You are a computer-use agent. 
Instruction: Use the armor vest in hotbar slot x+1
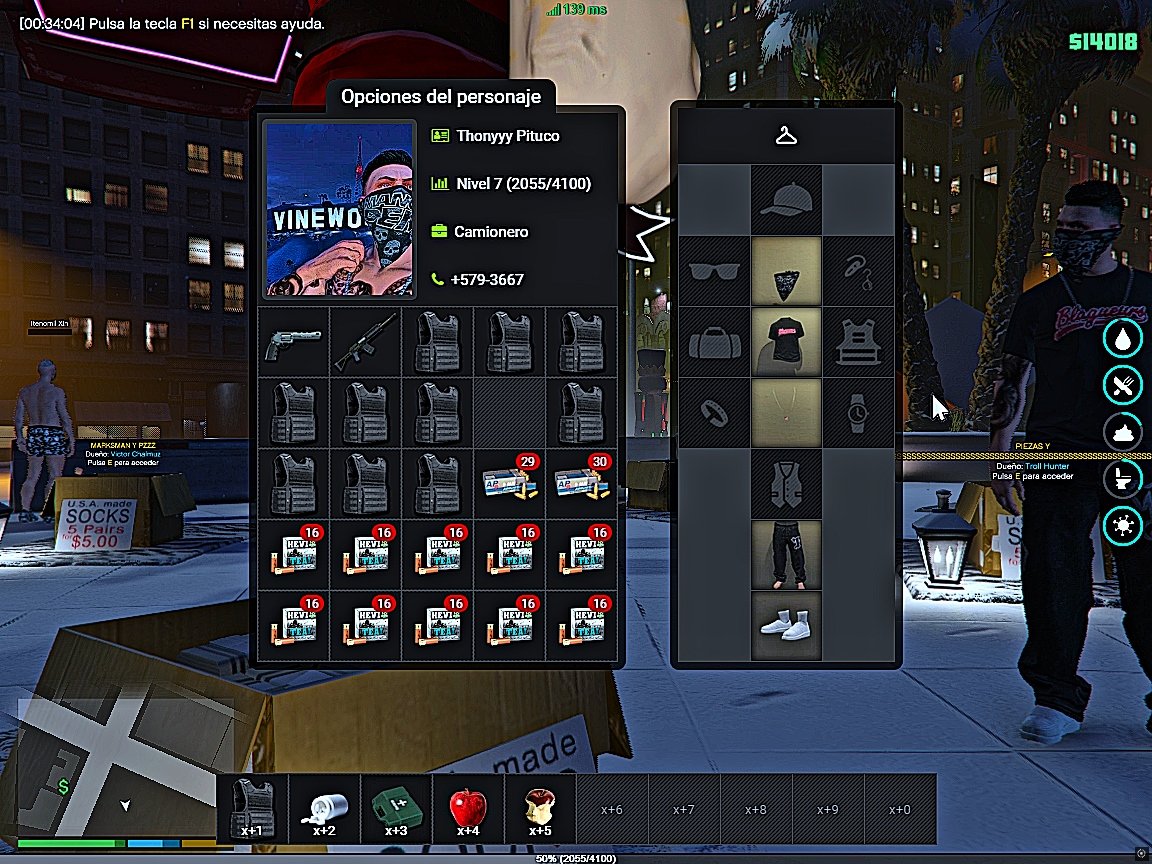tap(252, 808)
